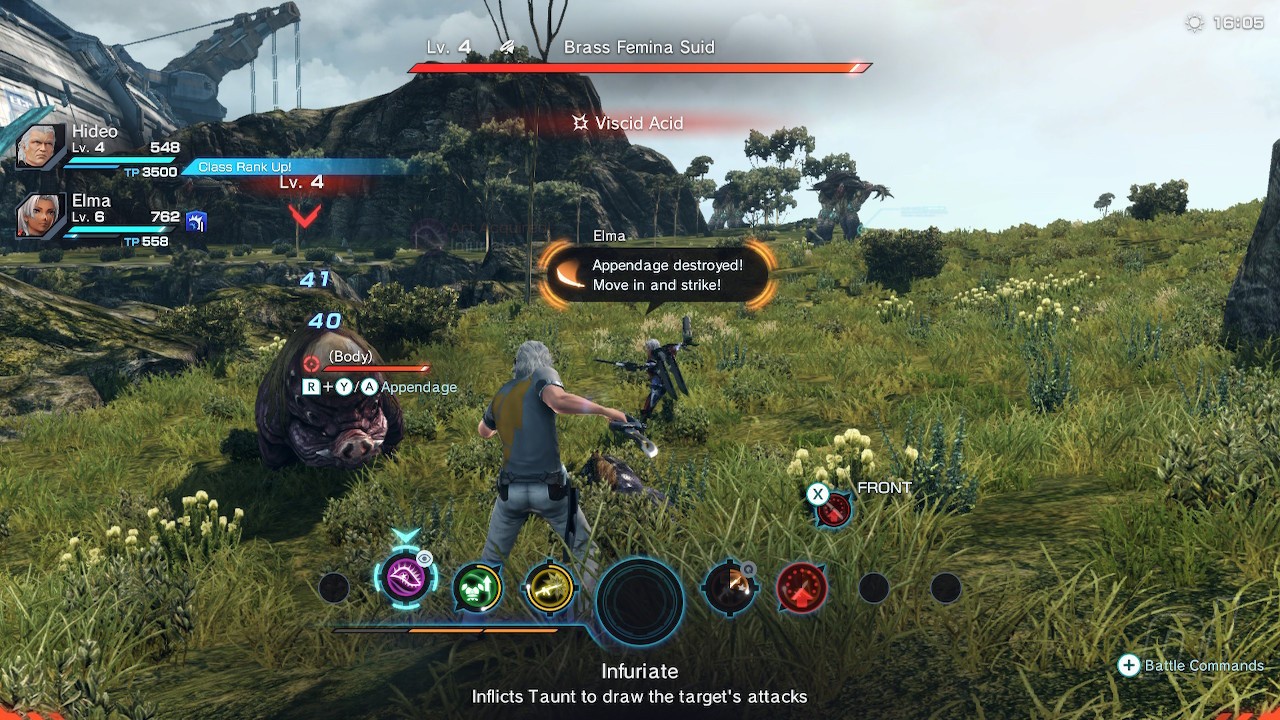Image resolution: width=1280 pixels, height=720 pixels.
Task: Select Hideo's party portrait
Action: click(41, 147)
